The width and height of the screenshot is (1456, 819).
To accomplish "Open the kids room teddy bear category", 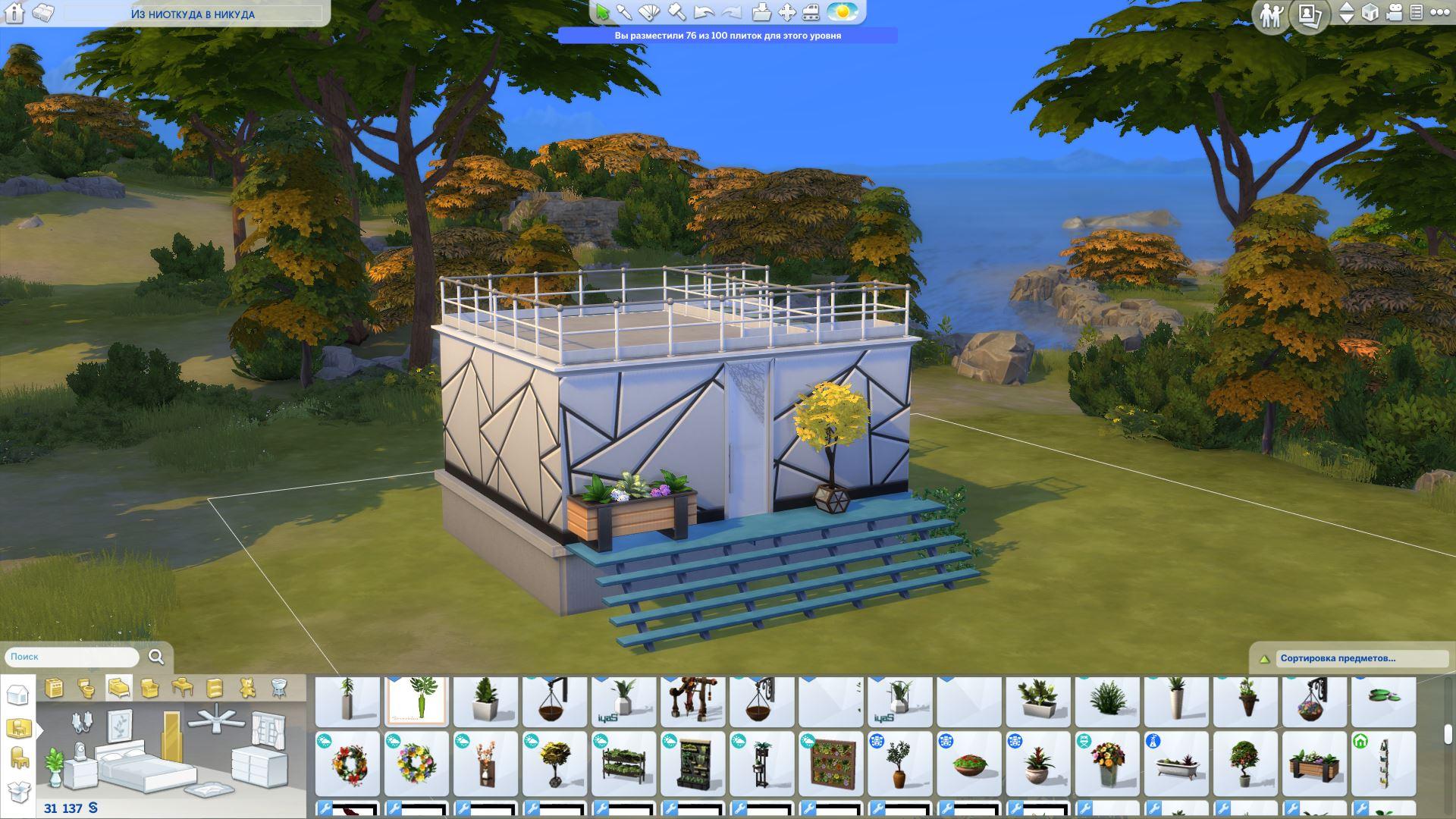I will [x=247, y=688].
